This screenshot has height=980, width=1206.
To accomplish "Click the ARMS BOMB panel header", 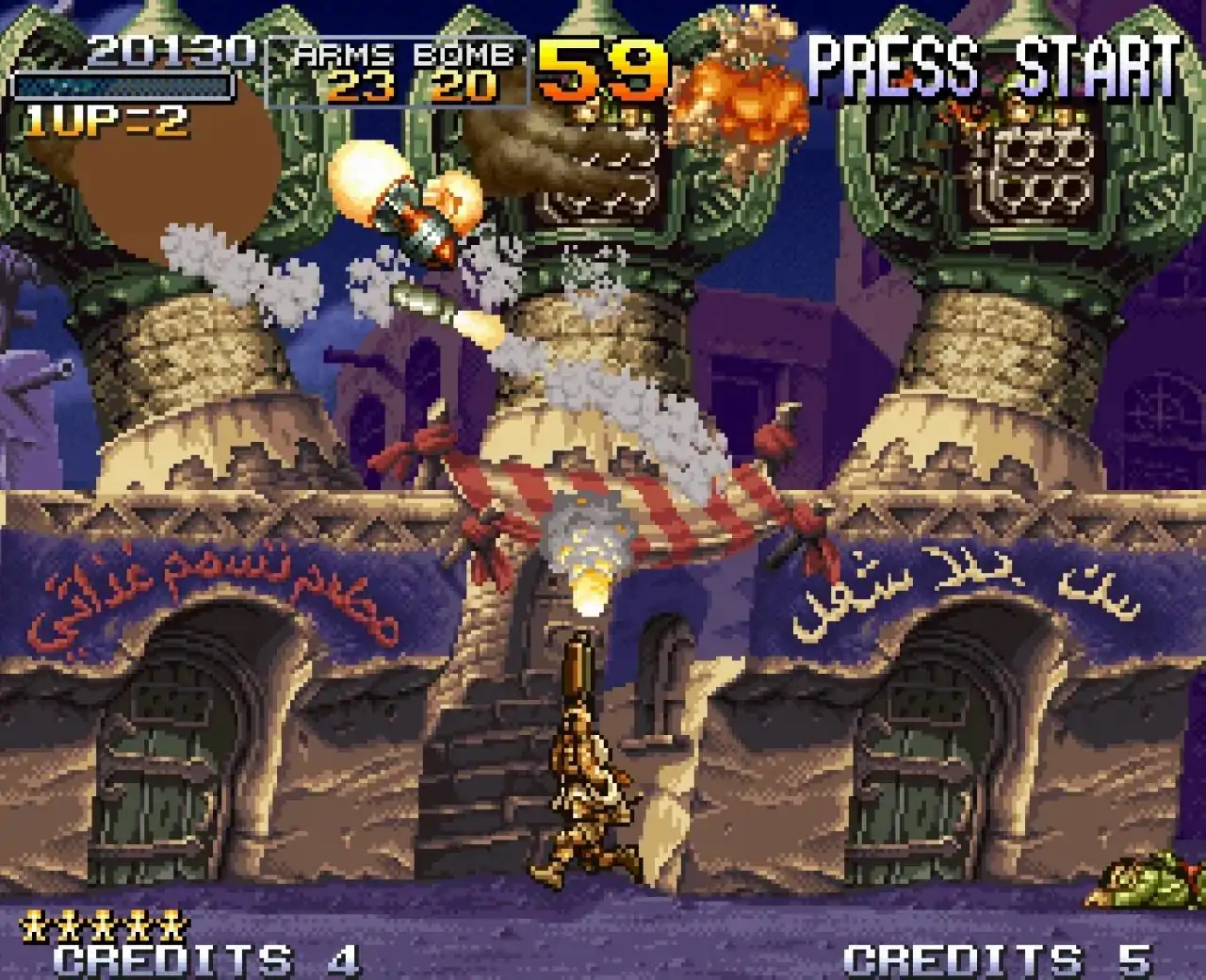I will [x=400, y=54].
